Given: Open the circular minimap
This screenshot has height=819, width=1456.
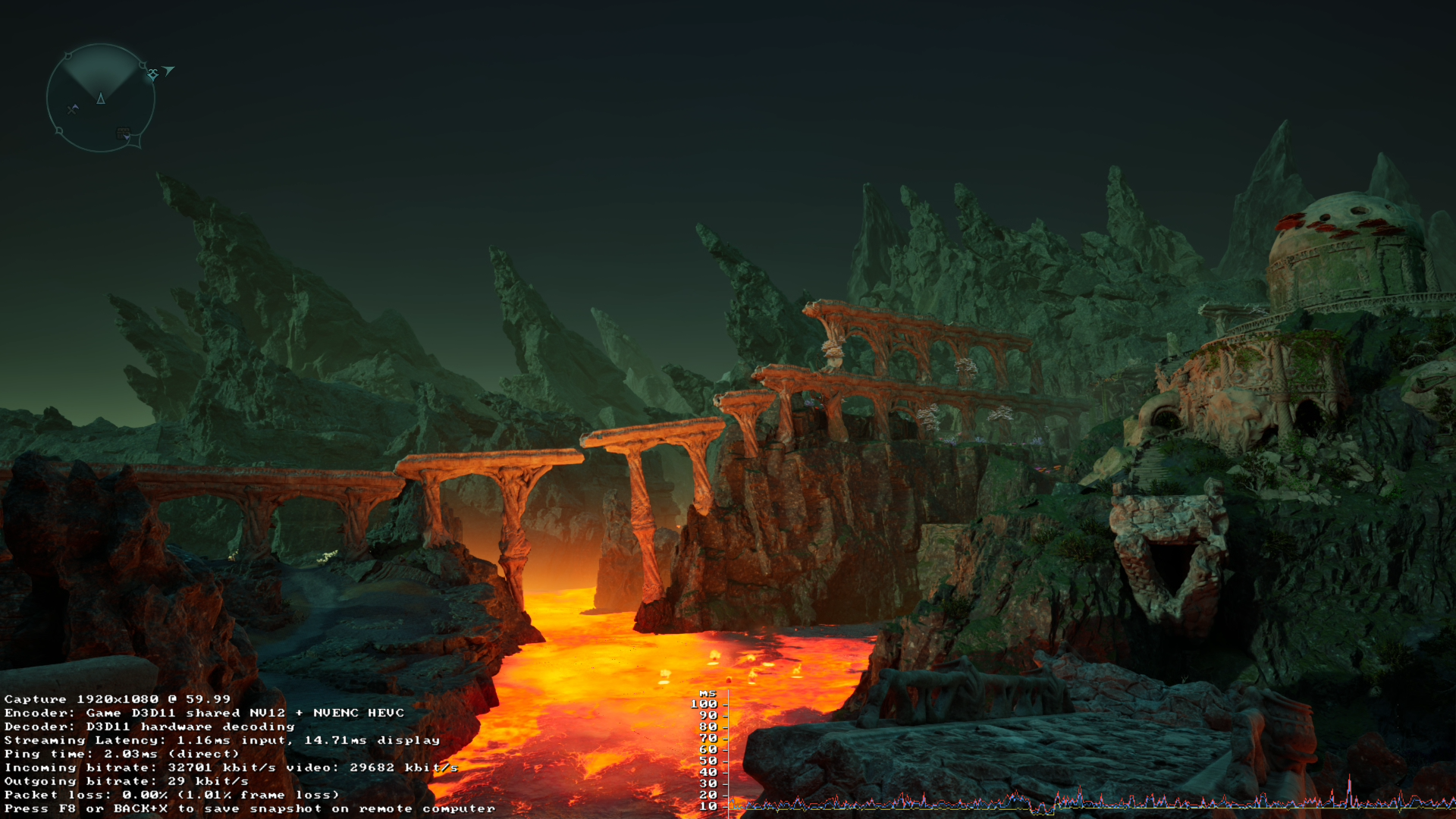Looking at the screenshot, I should click(100, 98).
